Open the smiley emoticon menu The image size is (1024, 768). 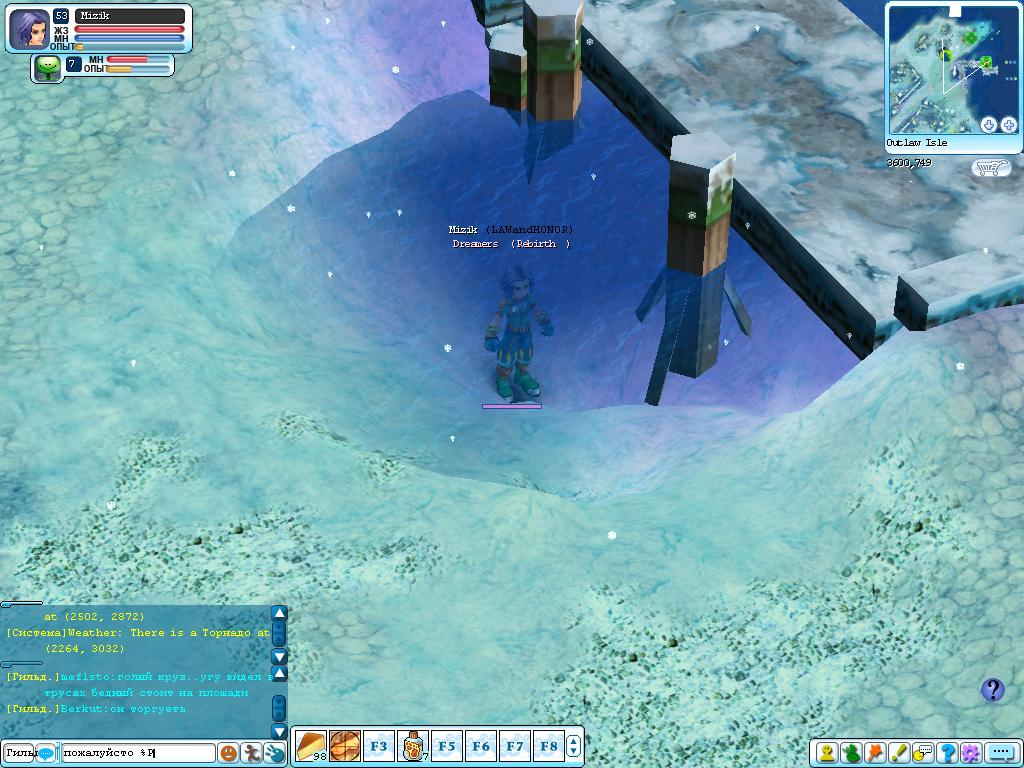(229, 752)
